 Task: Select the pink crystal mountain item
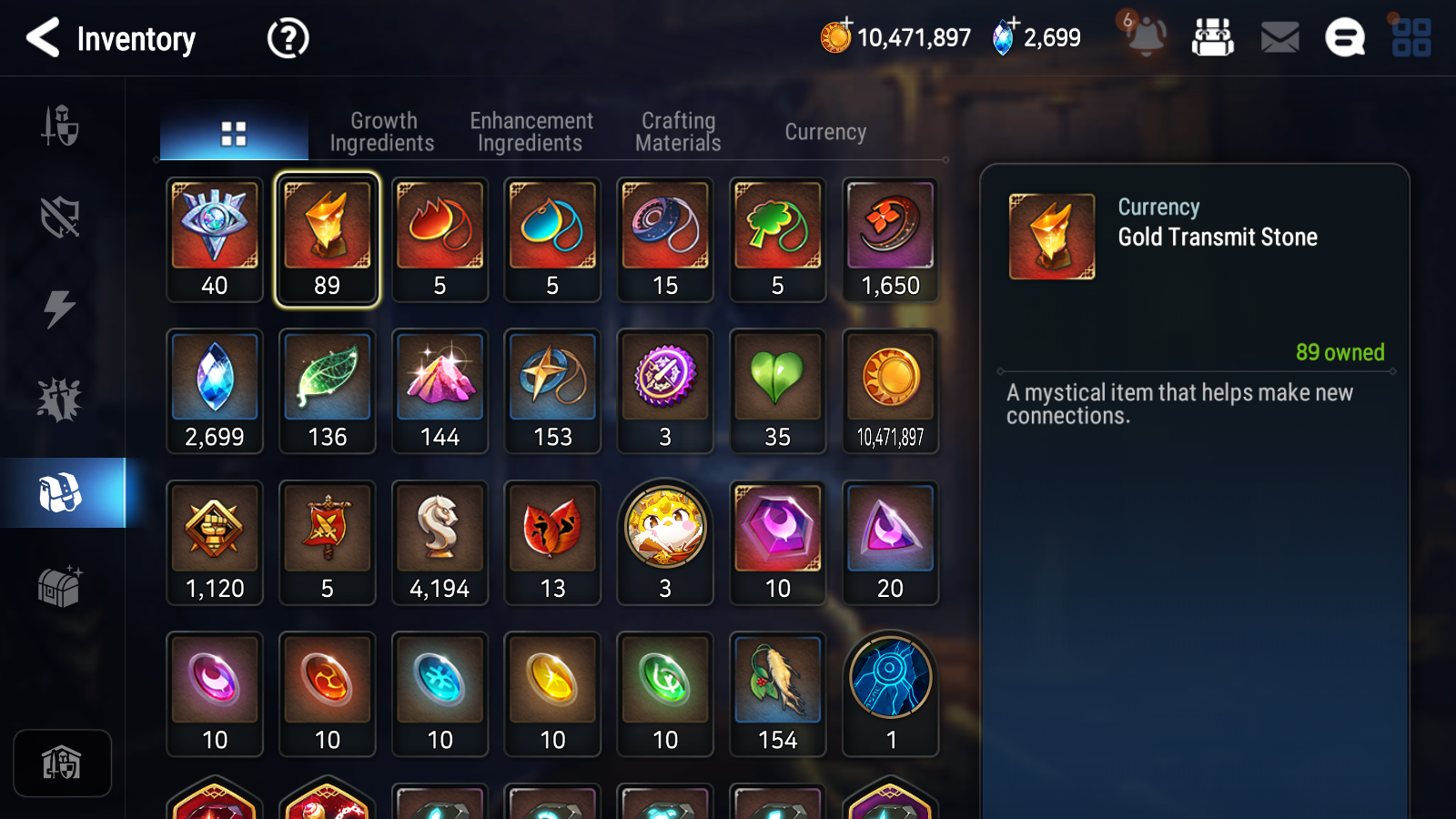coord(440,391)
